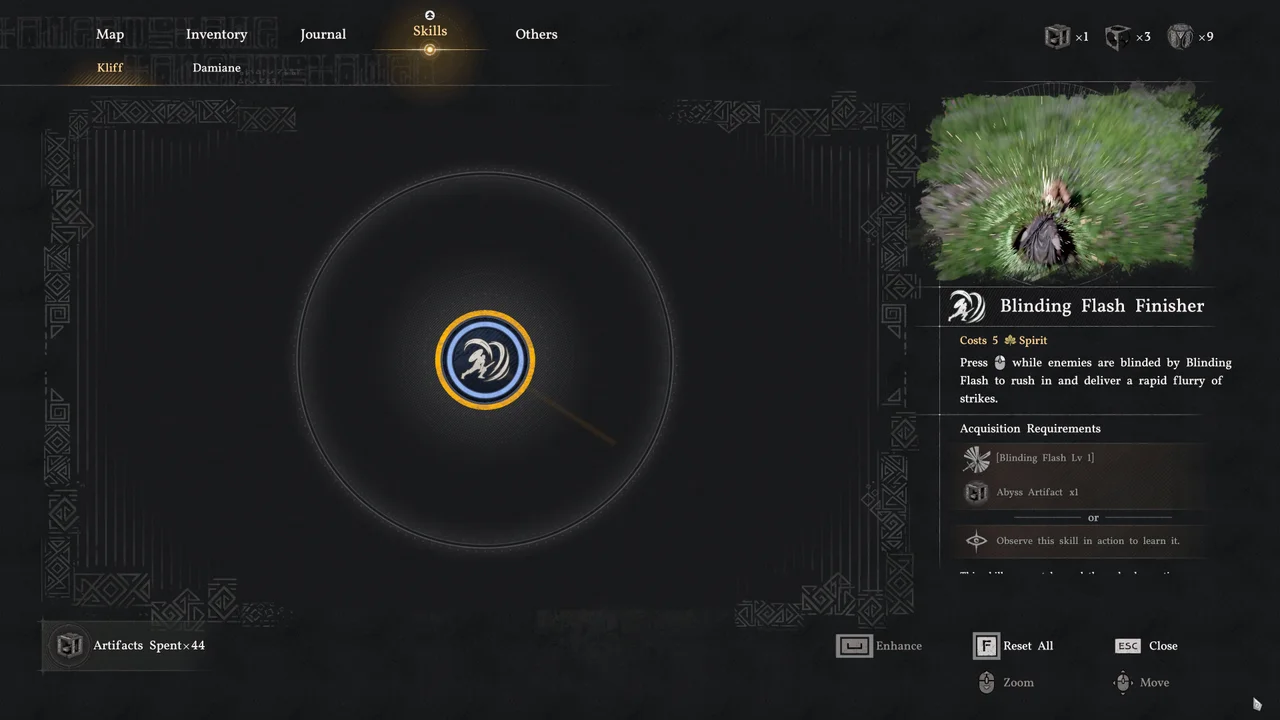Click the Spirit leaf icon beside Costs 5
This screenshot has height=720, width=1280.
click(x=1009, y=340)
